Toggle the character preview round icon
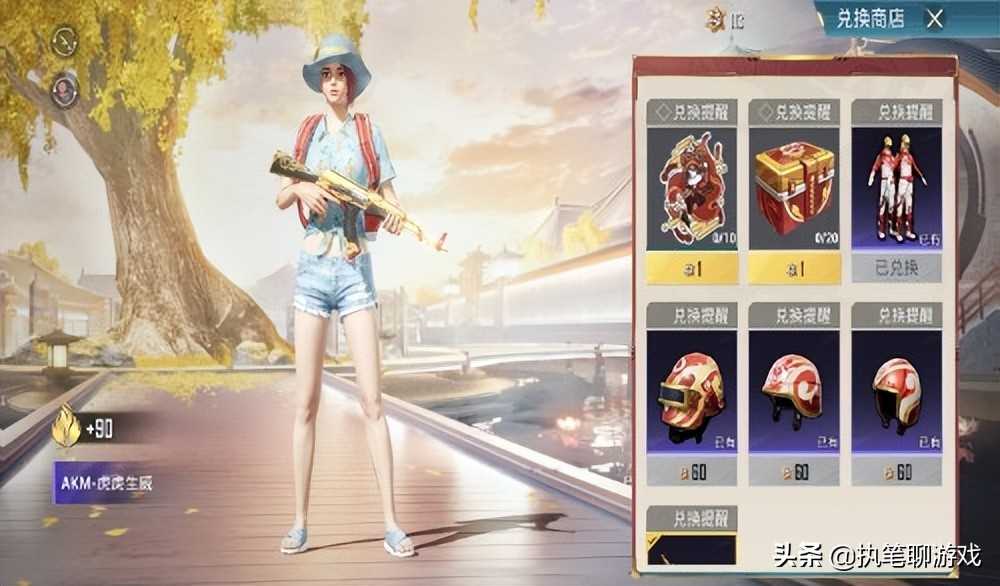Viewport: 1000px width, 586px height. [x=65, y=88]
